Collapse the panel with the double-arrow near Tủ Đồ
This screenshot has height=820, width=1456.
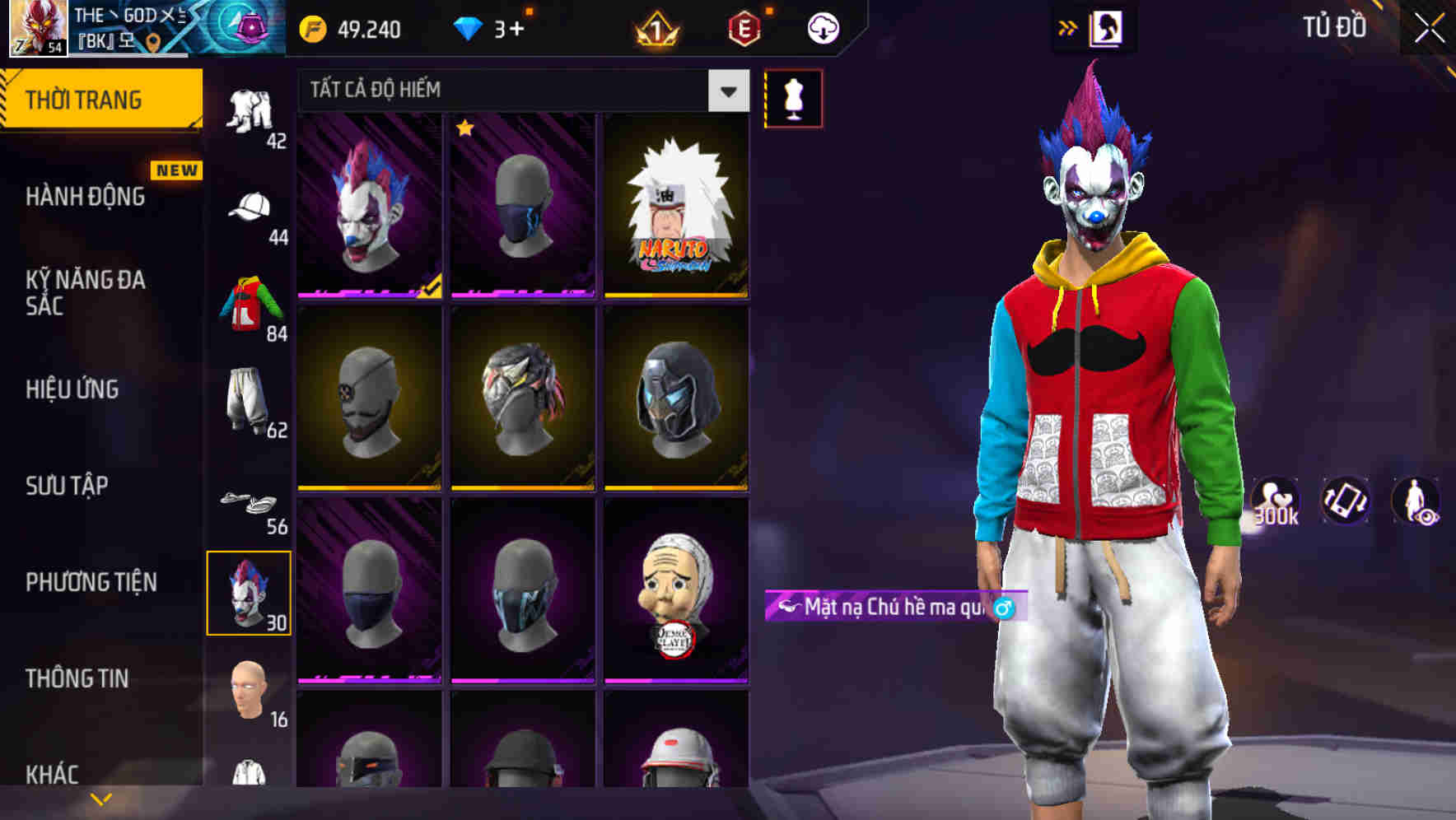tap(1069, 27)
